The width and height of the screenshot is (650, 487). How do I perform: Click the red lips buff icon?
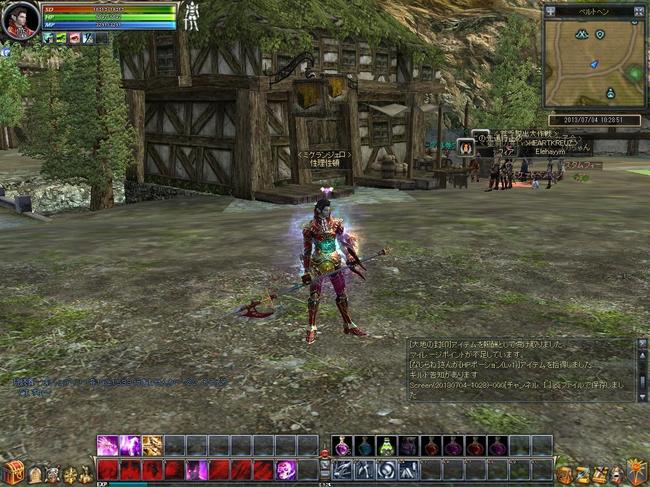click(74, 38)
